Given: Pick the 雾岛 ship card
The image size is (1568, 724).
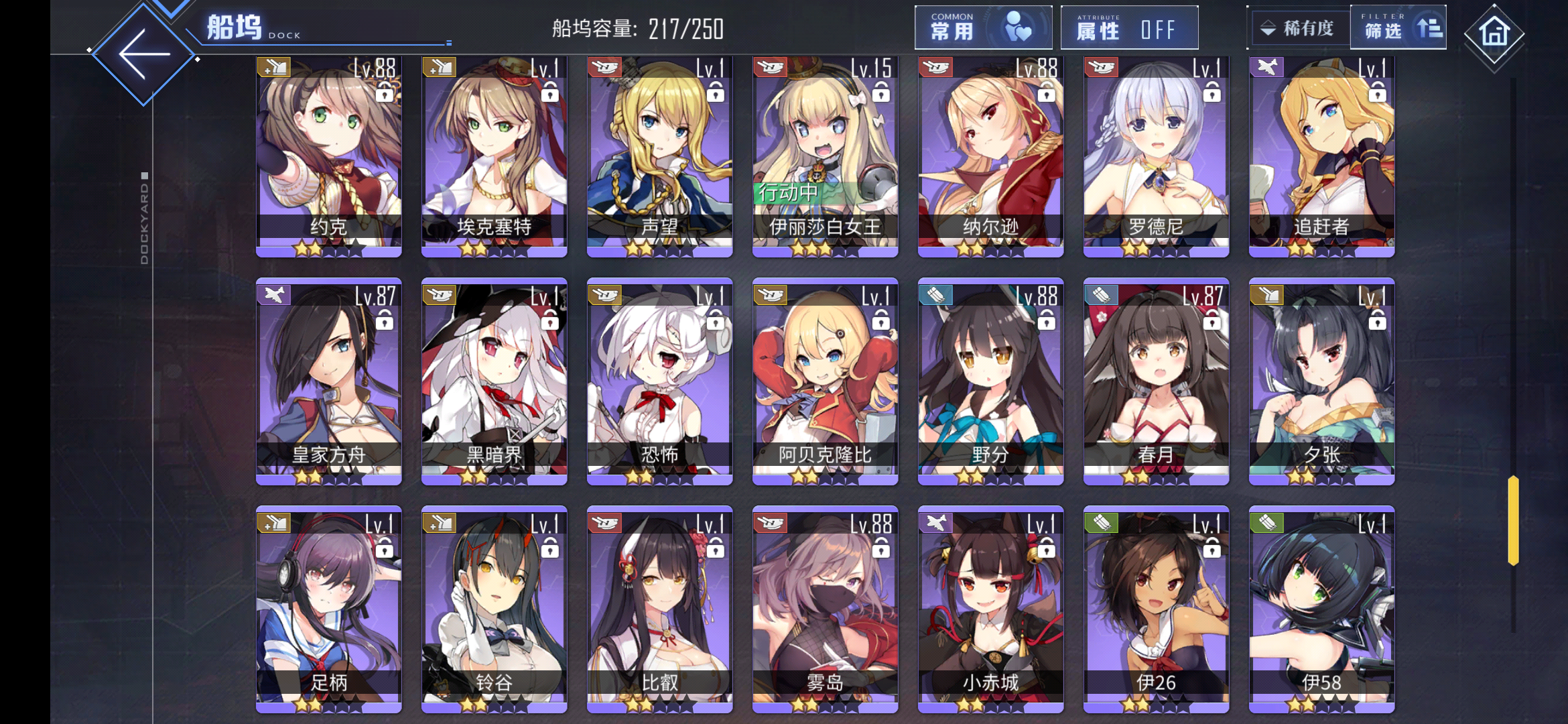Looking at the screenshot, I should (826, 610).
